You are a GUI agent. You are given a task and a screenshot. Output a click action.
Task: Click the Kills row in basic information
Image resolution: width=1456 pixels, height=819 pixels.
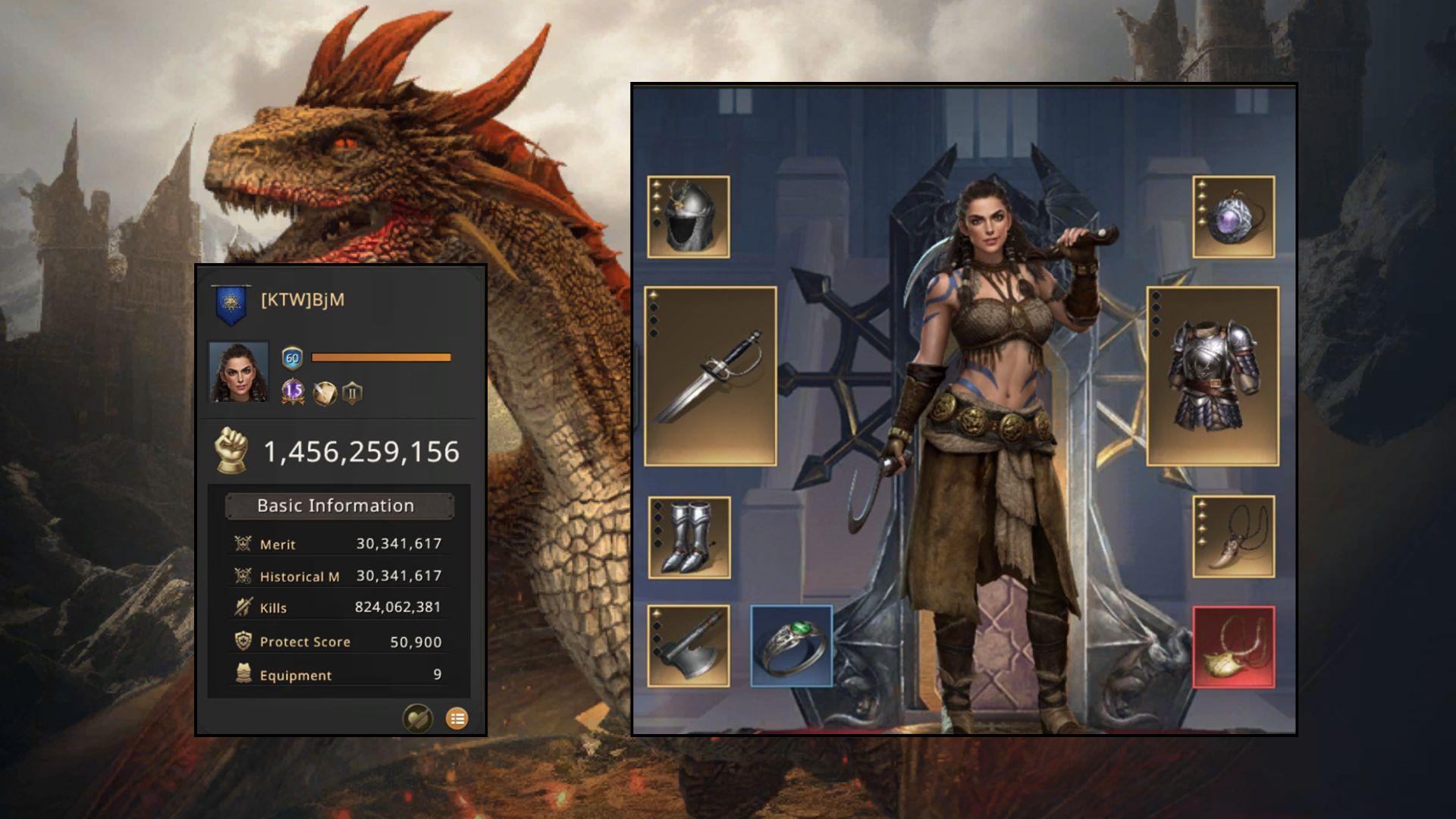339,607
